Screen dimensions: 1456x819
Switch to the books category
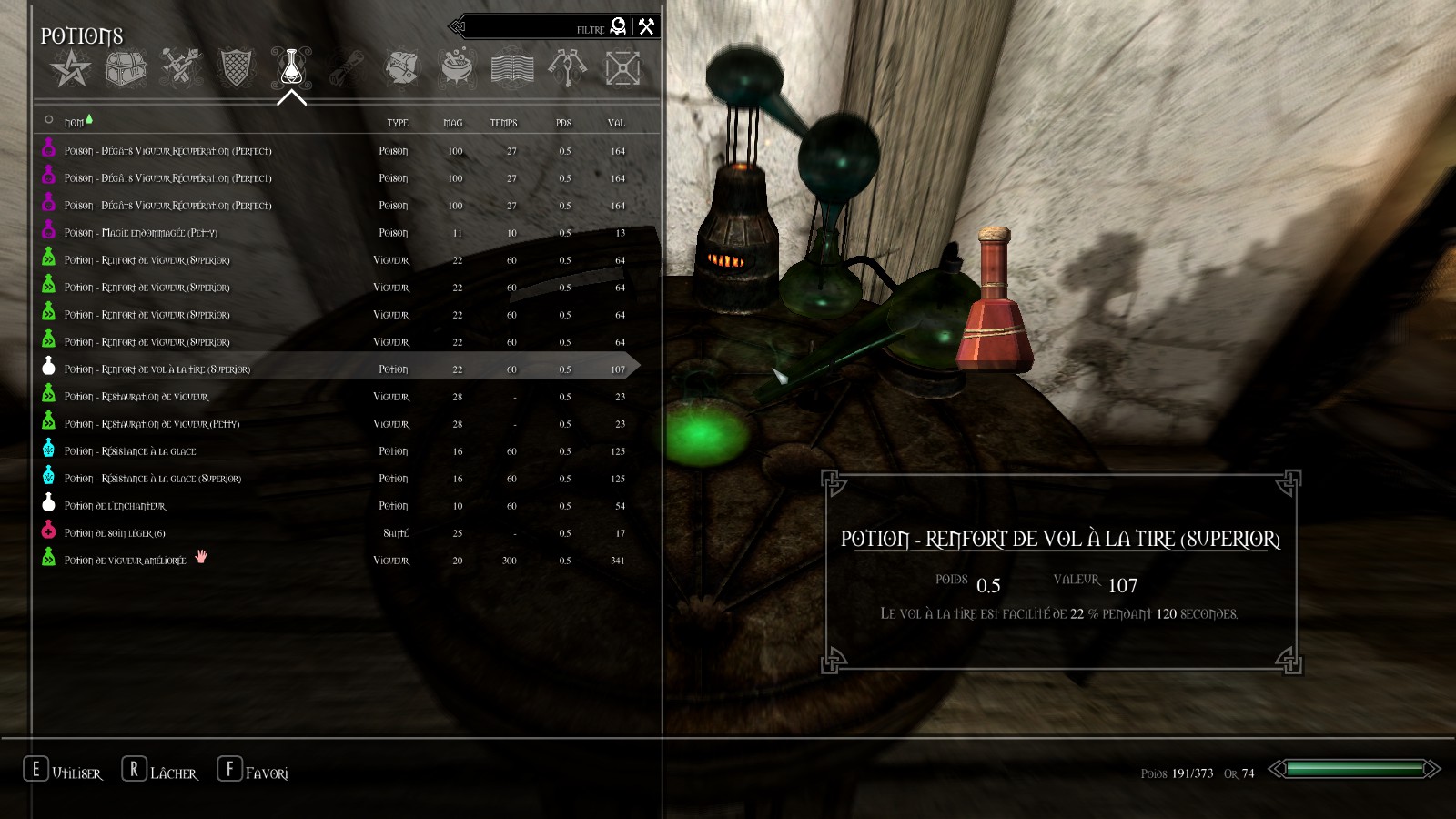[512, 68]
